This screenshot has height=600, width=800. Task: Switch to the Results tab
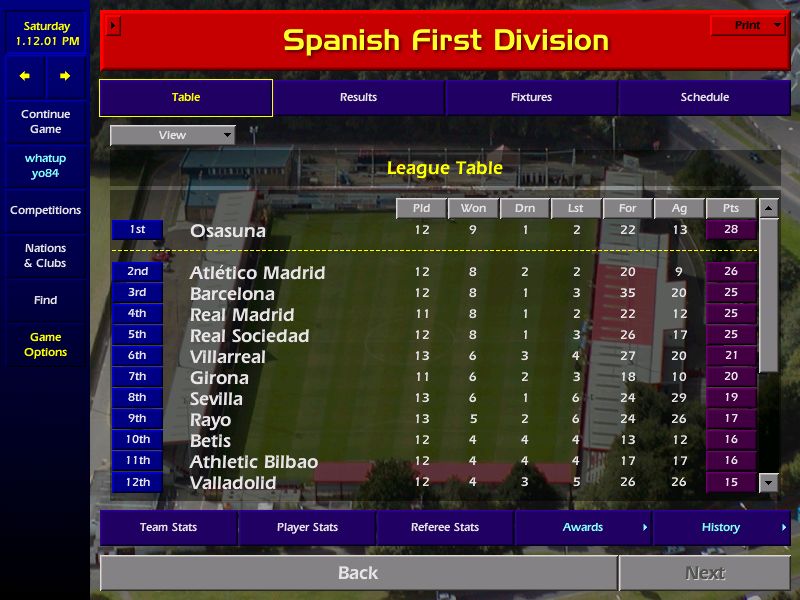(x=358, y=97)
